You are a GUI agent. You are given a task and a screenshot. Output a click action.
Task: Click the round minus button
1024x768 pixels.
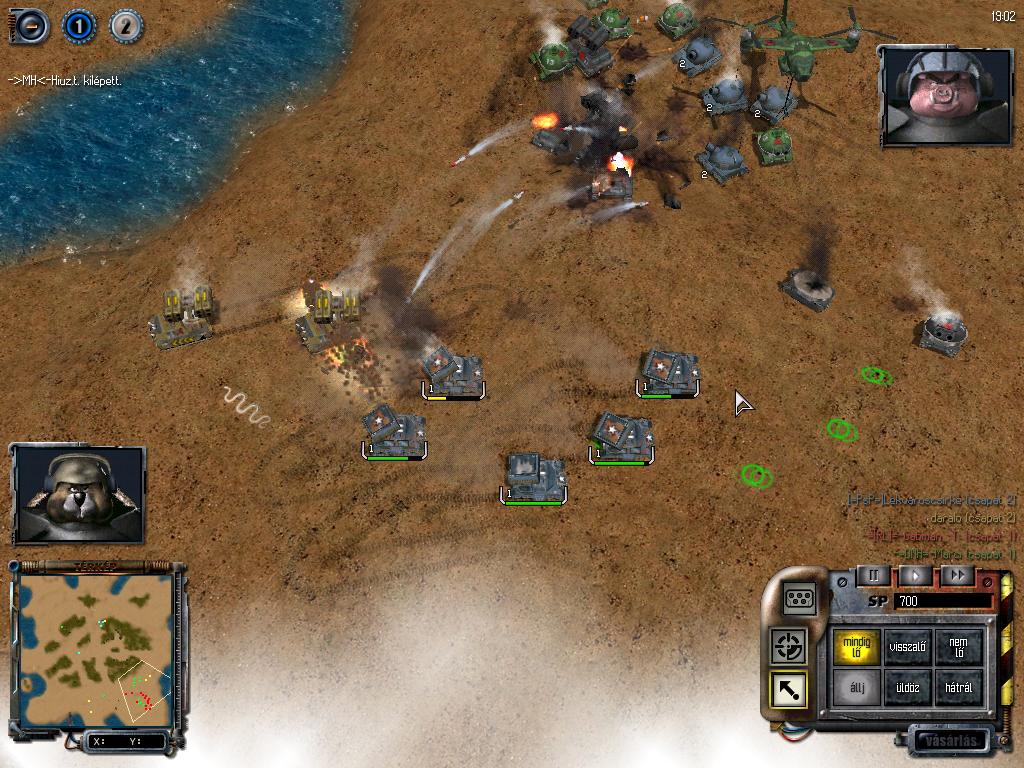[x=29, y=26]
